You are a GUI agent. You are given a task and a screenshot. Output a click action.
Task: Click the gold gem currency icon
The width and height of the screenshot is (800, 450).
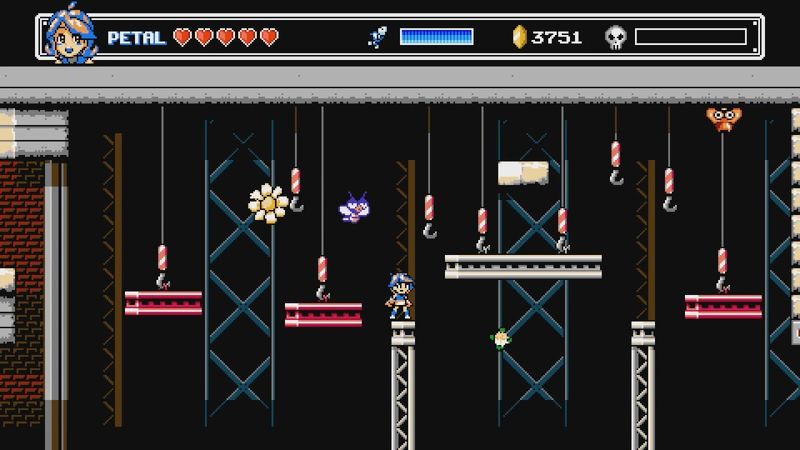click(x=519, y=38)
